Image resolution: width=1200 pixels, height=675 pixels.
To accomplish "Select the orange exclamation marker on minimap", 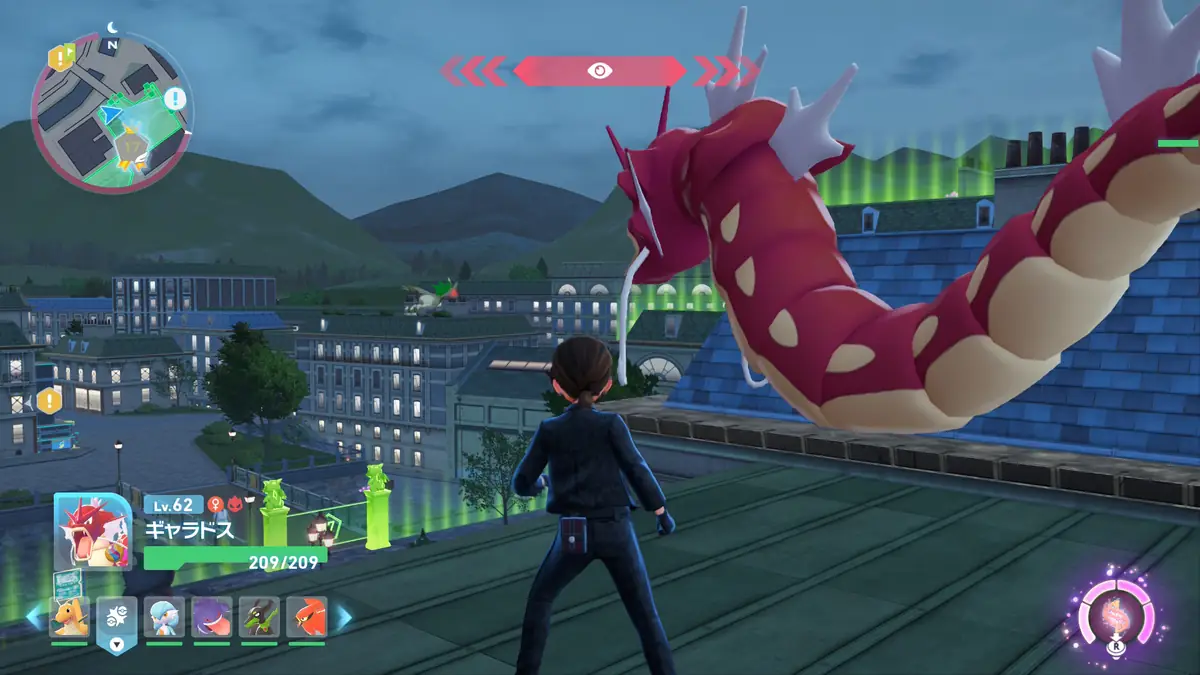I will pos(59,58).
